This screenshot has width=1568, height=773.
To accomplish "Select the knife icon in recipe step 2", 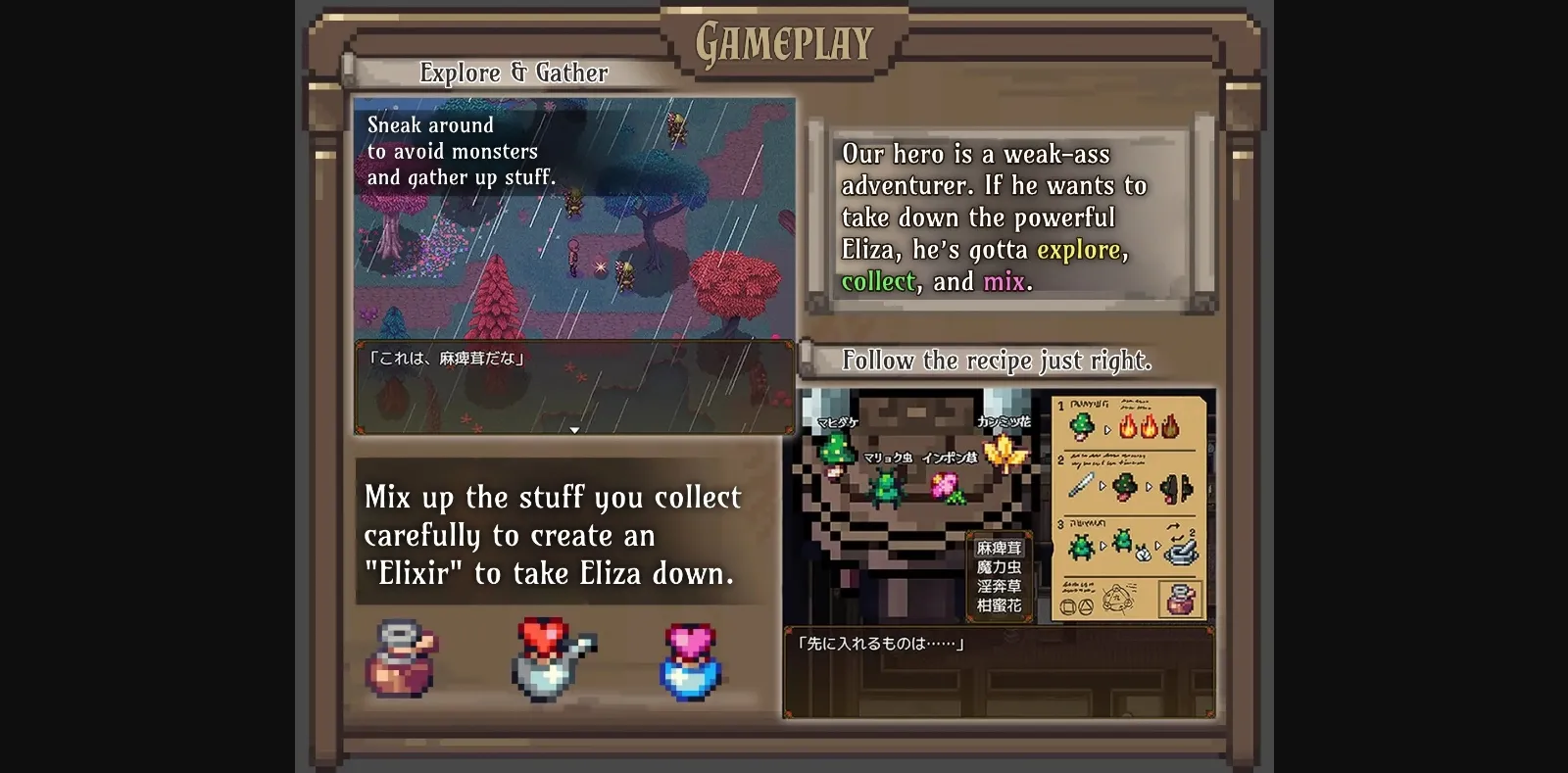I will click(x=1082, y=486).
